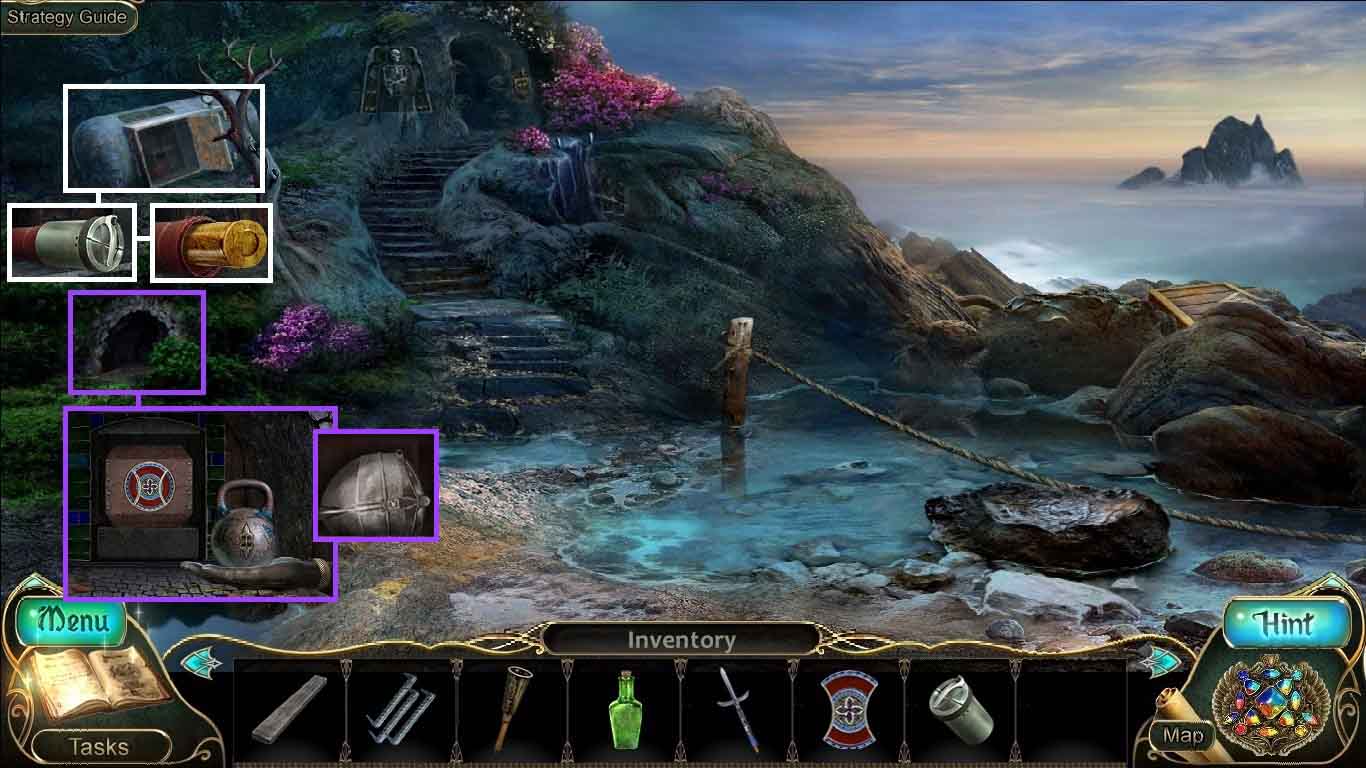Select the green bottle inventory item
The height and width of the screenshot is (768, 1366).
624,709
